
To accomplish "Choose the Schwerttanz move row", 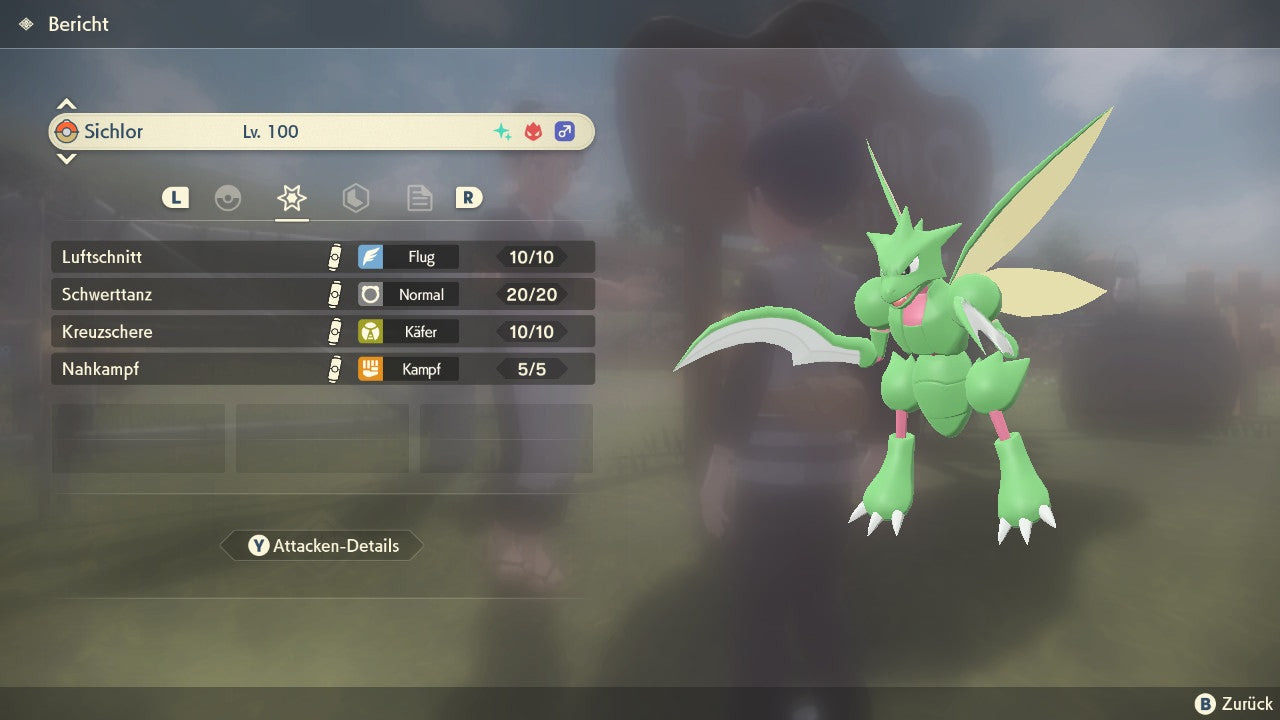I will pyautogui.click(x=322, y=294).
